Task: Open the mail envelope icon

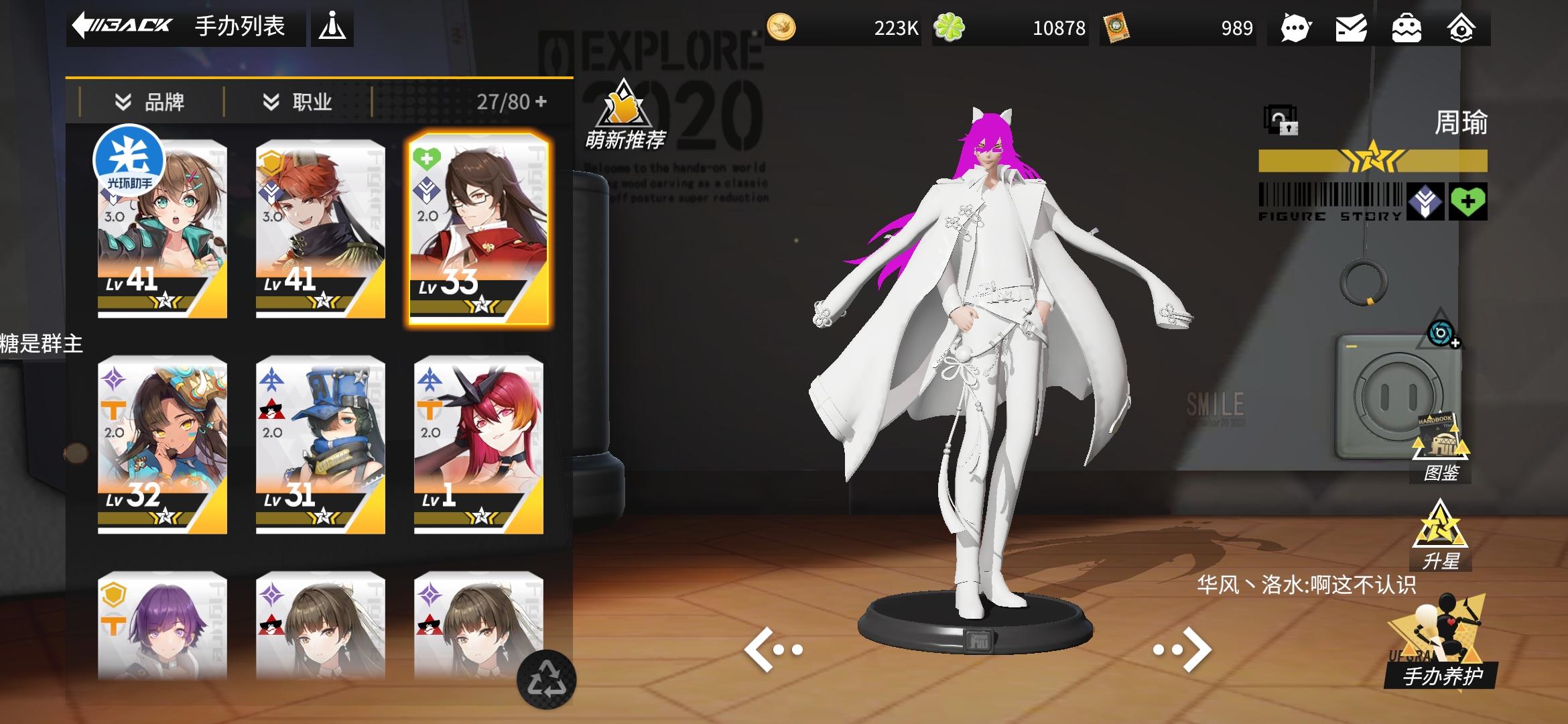Action: [x=1352, y=27]
